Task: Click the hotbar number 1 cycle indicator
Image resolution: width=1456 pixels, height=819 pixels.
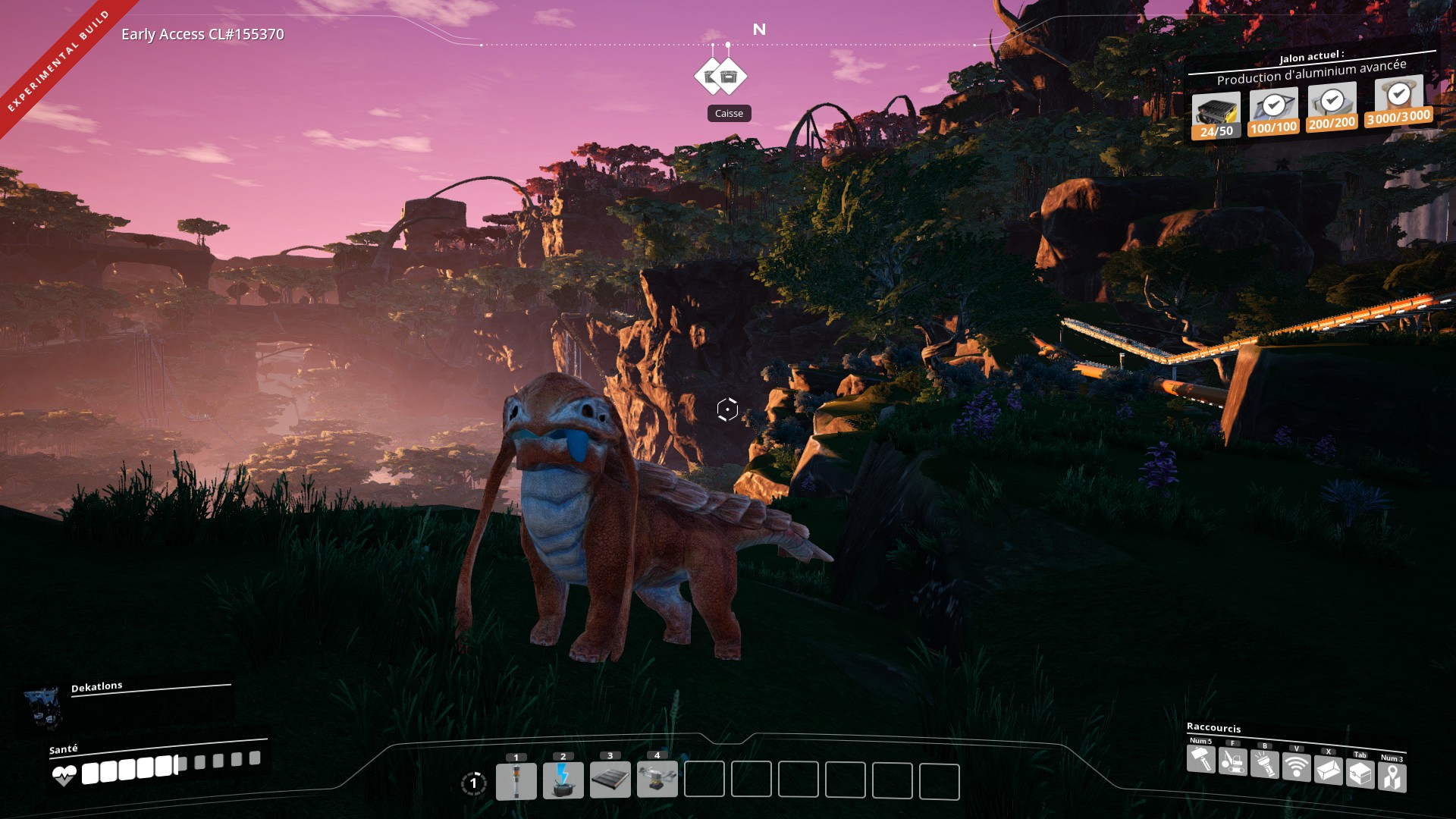Action: click(x=474, y=783)
